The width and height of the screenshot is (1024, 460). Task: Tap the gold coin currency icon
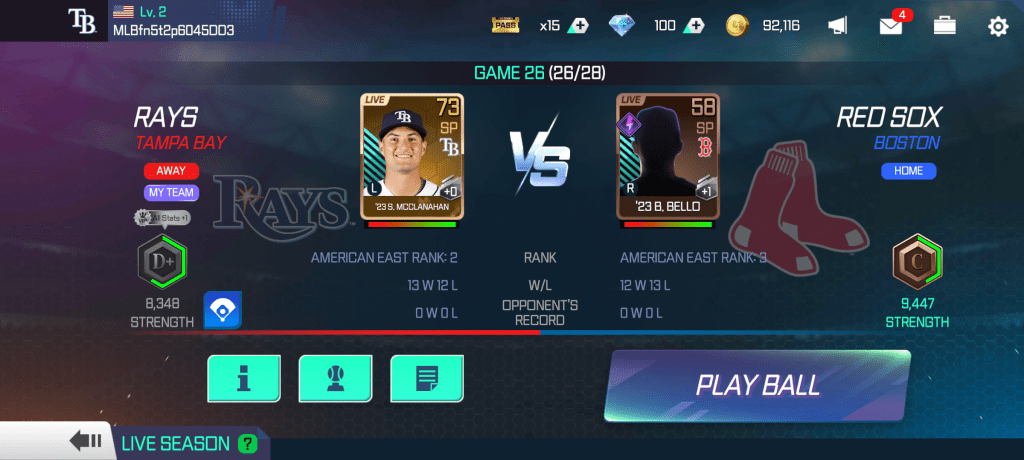[738, 26]
